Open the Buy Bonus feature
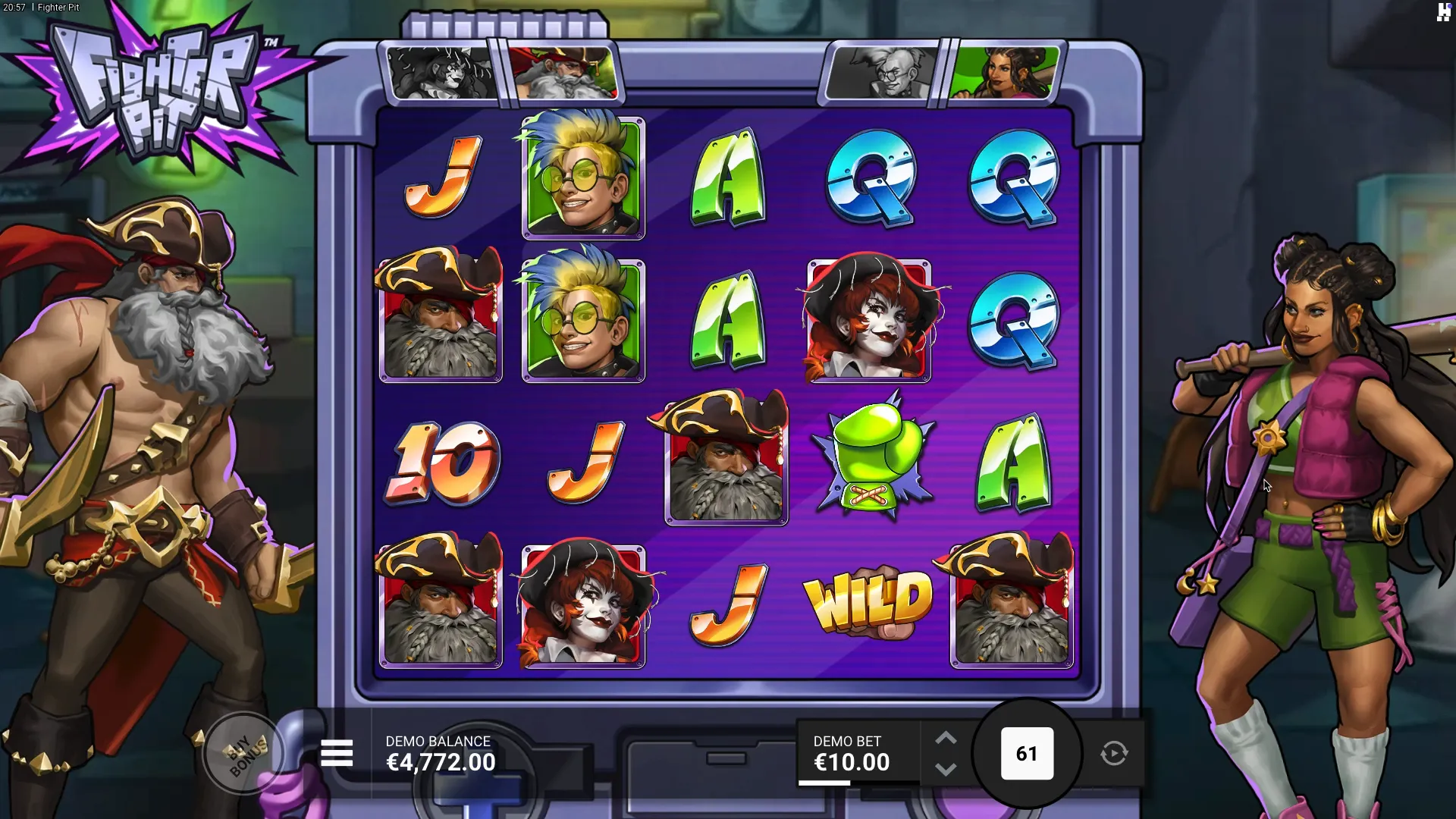This screenshot has width=1456, height=819. [244, 754]
